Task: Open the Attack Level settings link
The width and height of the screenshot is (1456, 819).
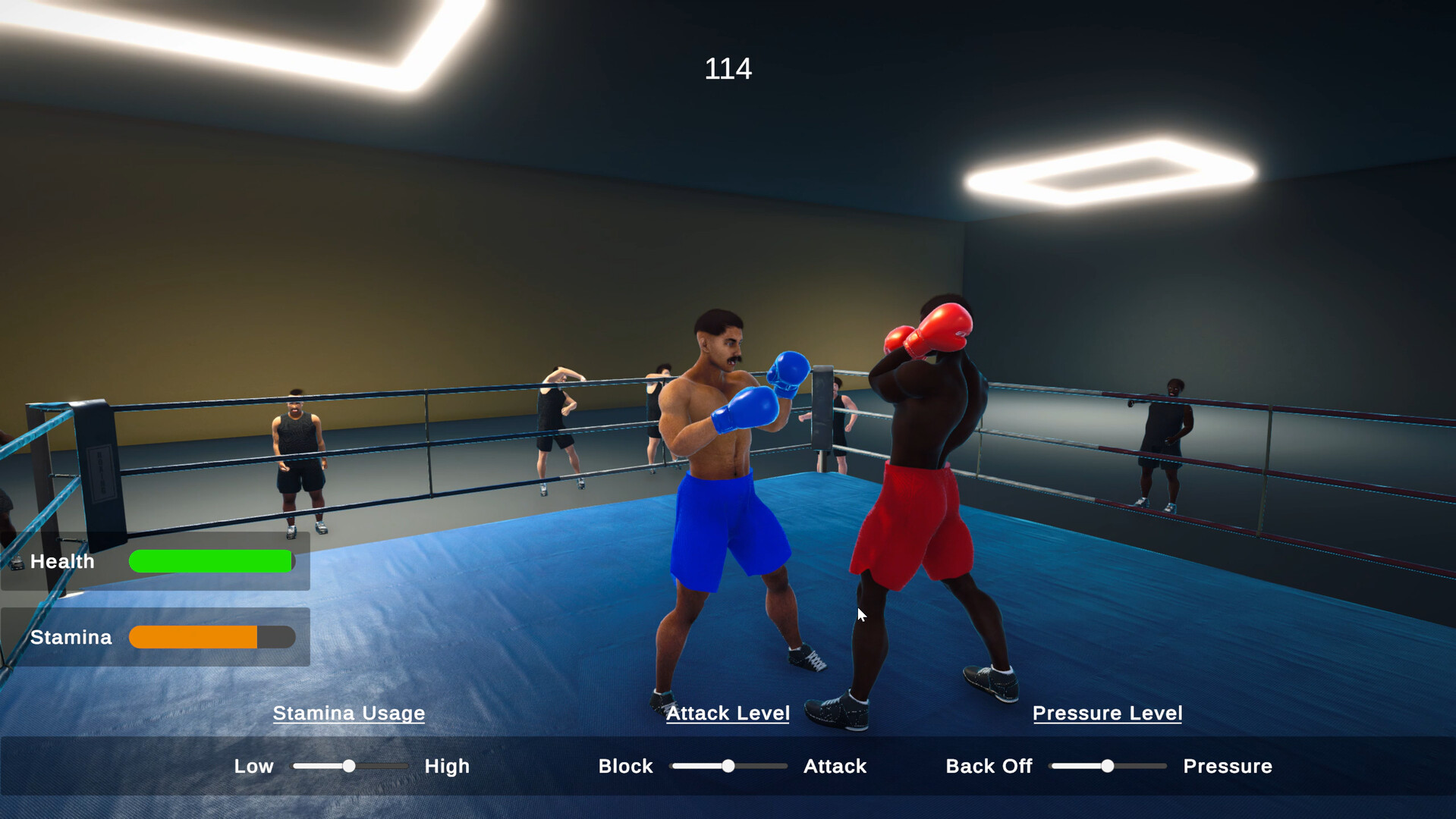Action: (728, 713)
